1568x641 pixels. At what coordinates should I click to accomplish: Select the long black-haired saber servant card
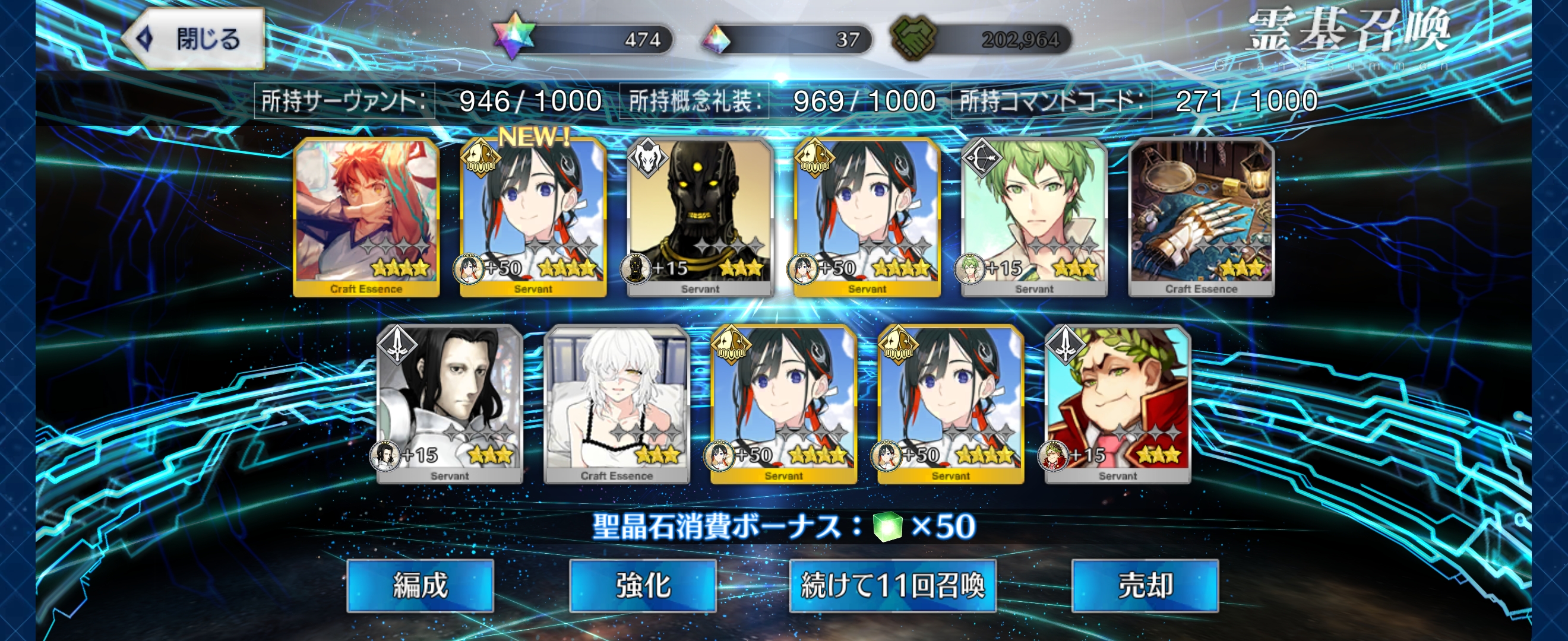coord(450,404)
